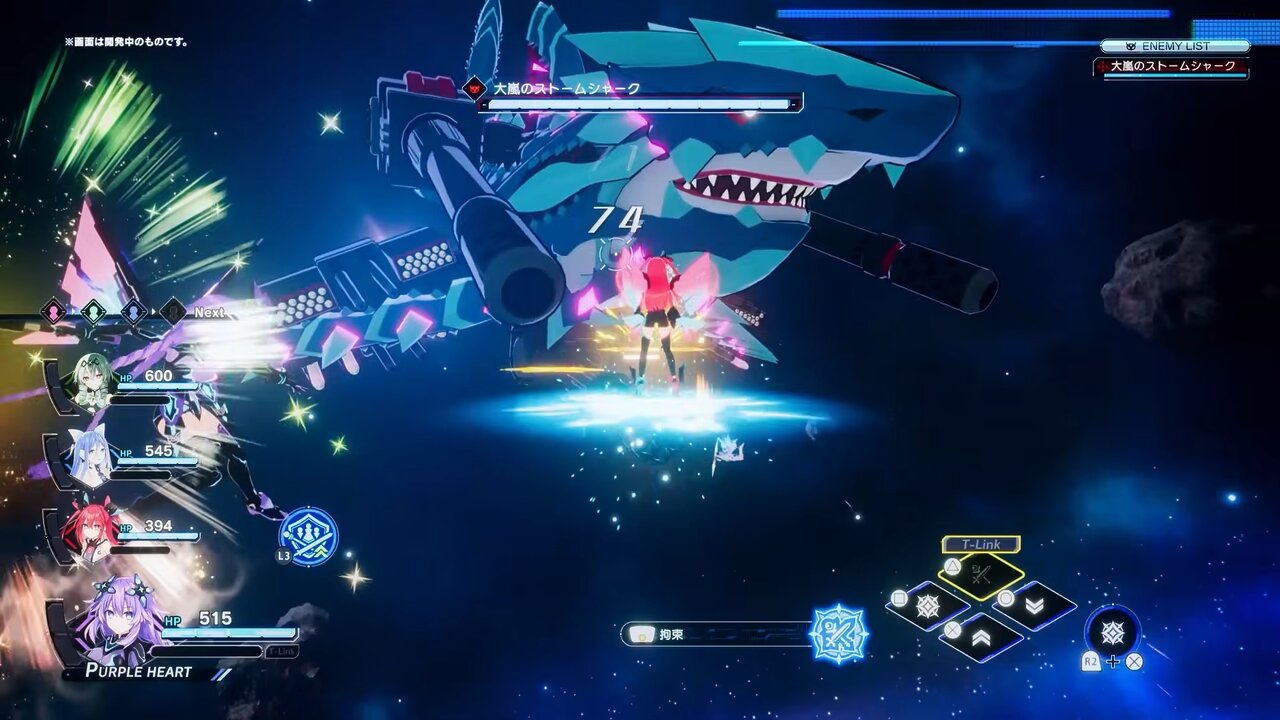This screenshot has width=1280, height=720.
Task: Activate the blue party formation skill icon
Action: tap(308, 537)
